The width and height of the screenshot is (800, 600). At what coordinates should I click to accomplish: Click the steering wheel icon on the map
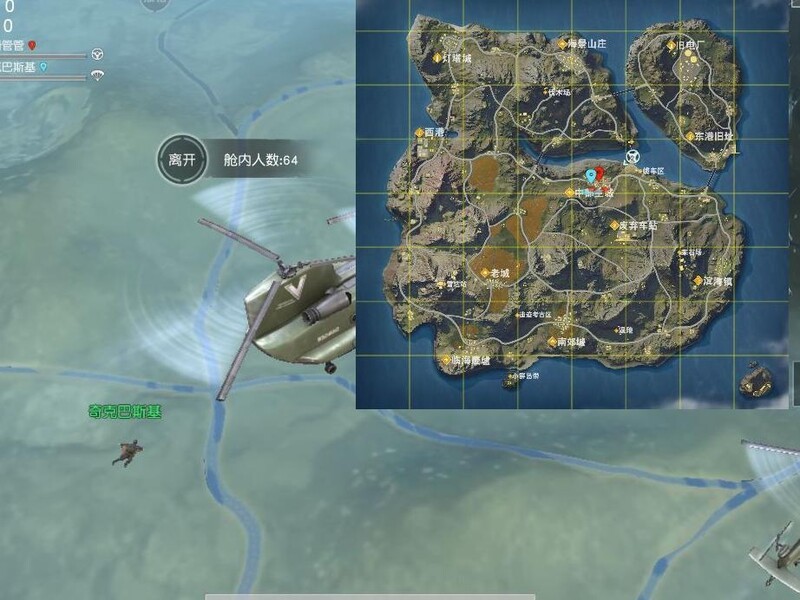(632, 156)
